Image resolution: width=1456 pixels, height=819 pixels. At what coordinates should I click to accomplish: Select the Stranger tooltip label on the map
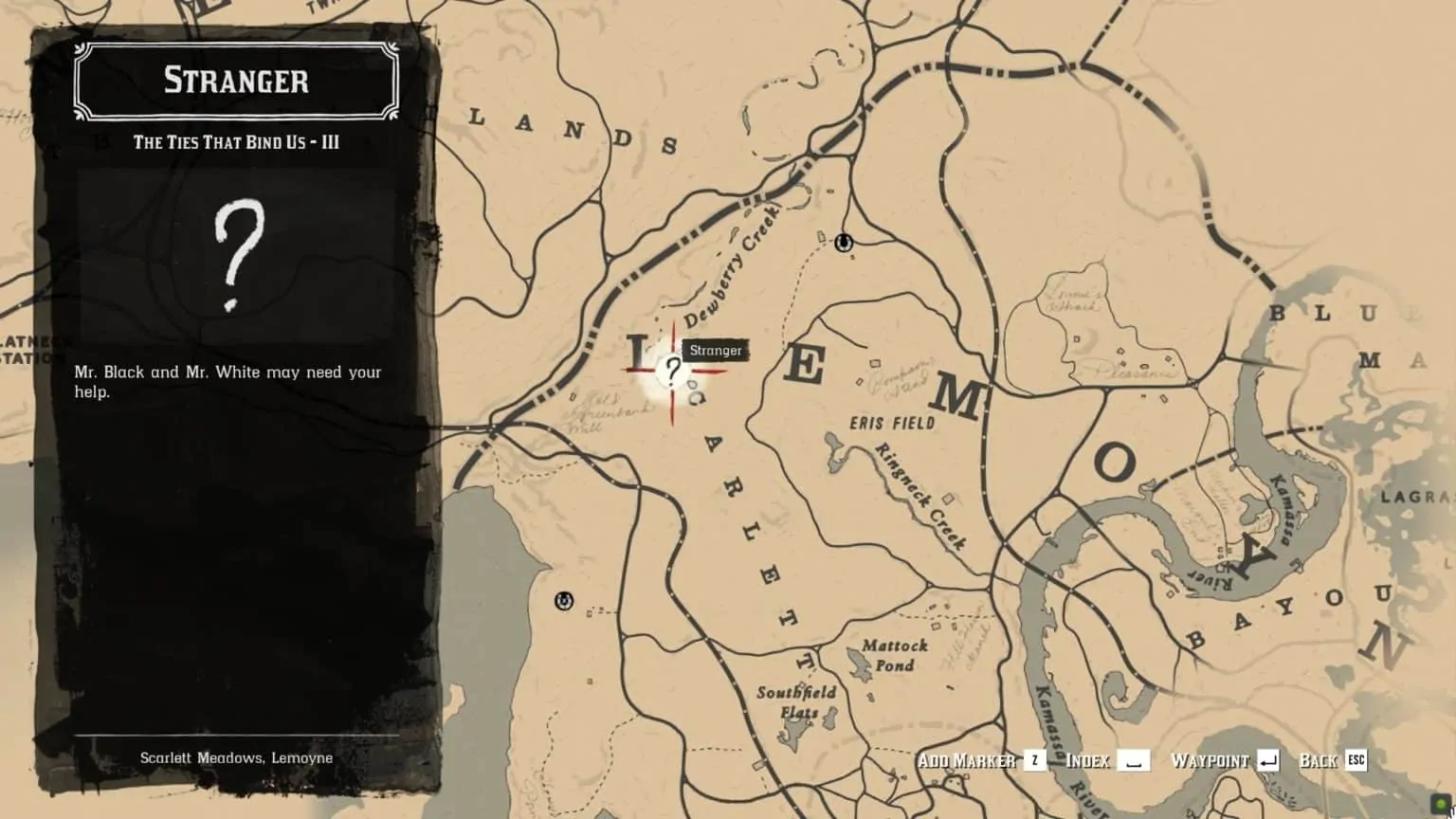tap(715, 350)
